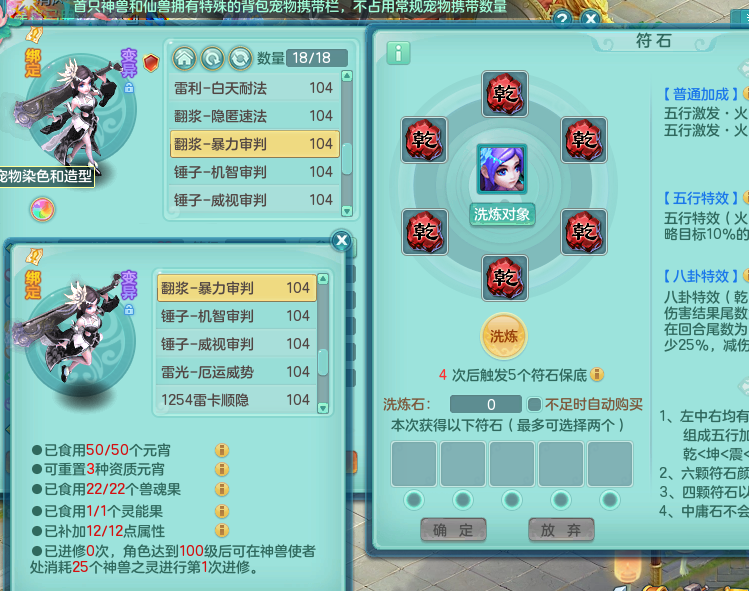Viewport: 749px width, 591px height.
Task: Click info icon beside 符石保底 text
Action: click(596, 375)
